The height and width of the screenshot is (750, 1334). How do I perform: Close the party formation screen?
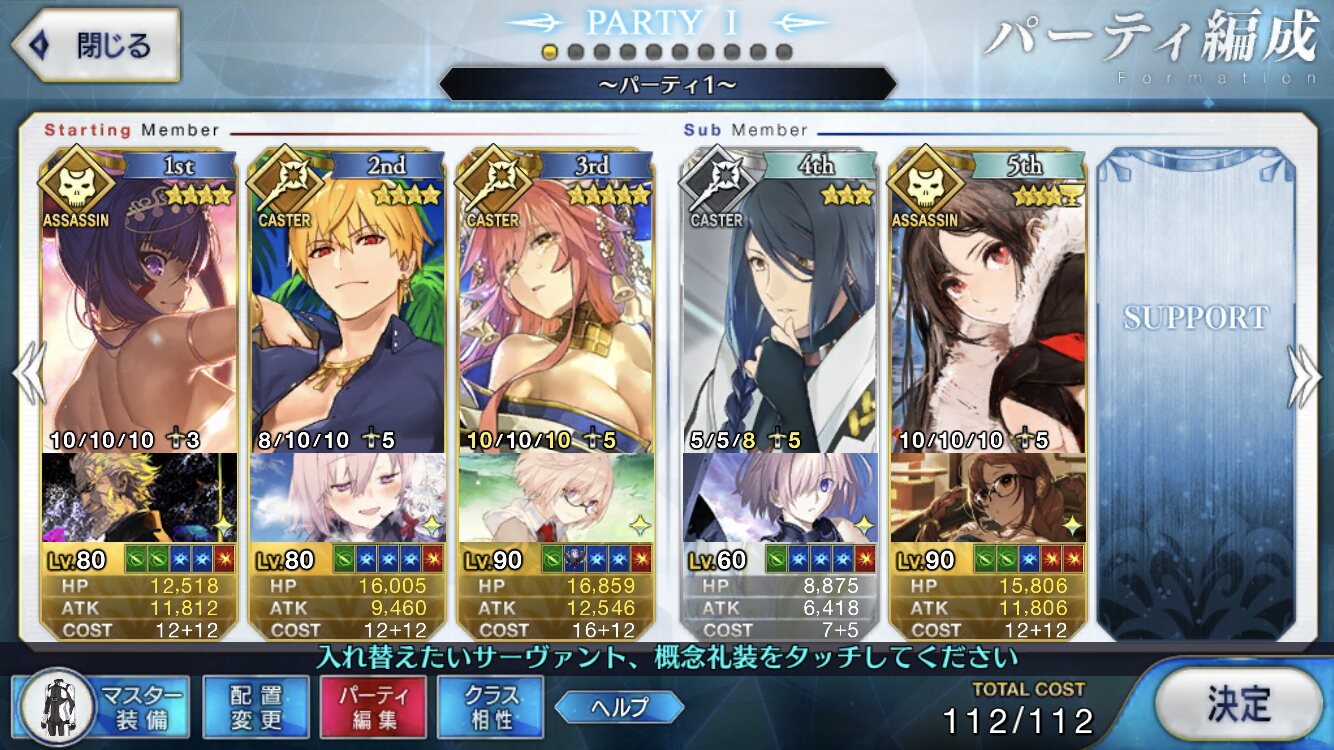point(95,46)
